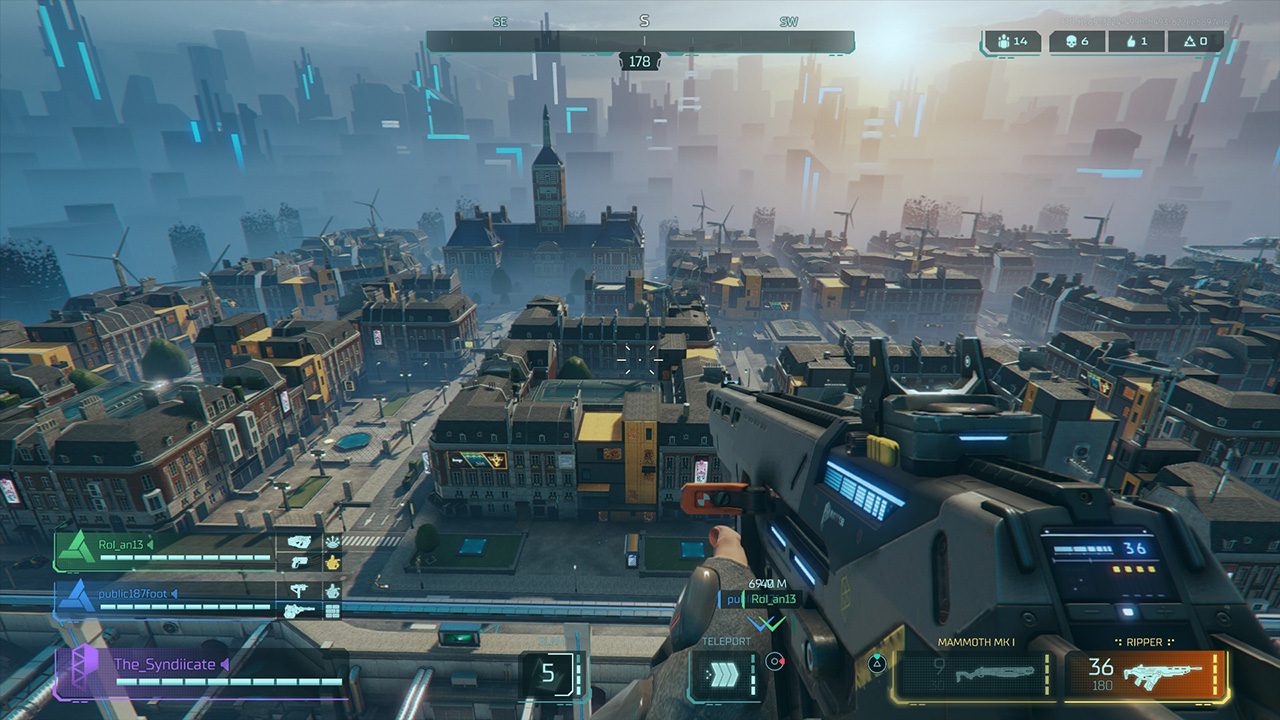1280x720 pixels.
Task: Click the squads remaining icon
Action: (1004, 42)
